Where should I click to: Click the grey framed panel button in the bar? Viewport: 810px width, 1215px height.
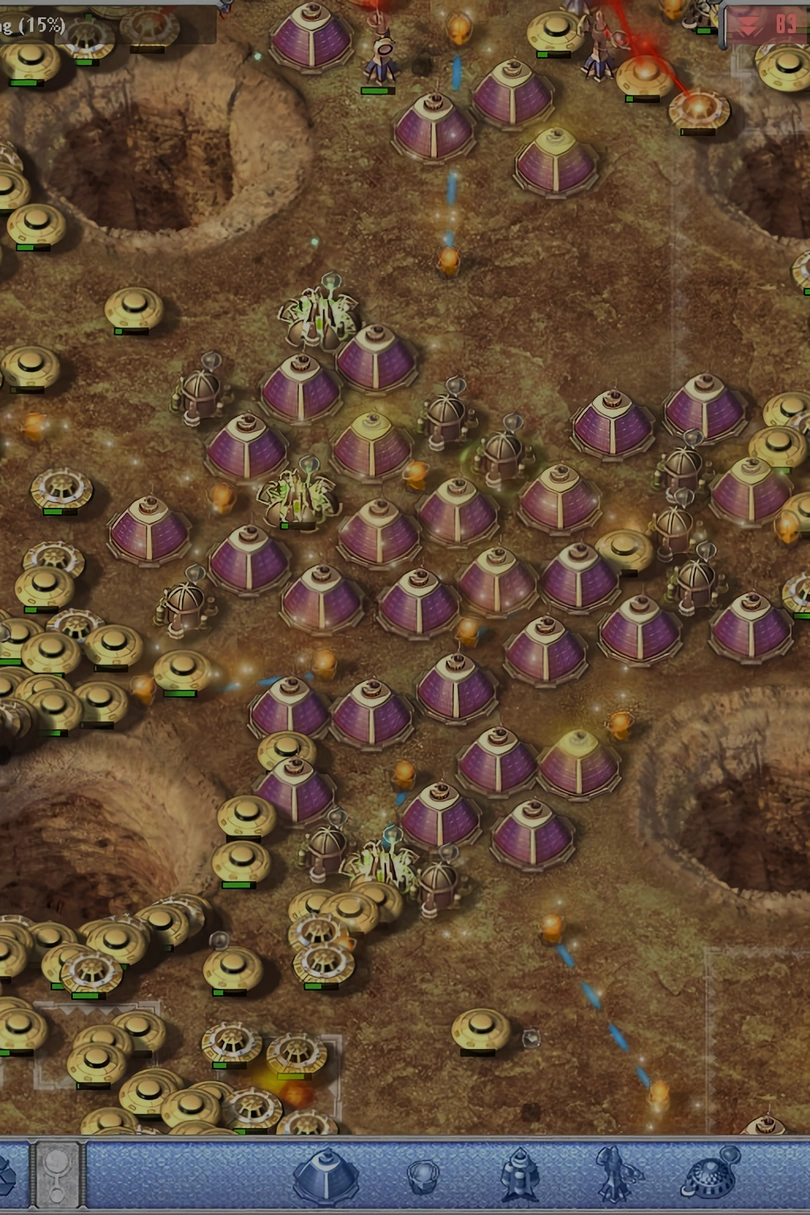point(58,1174)
